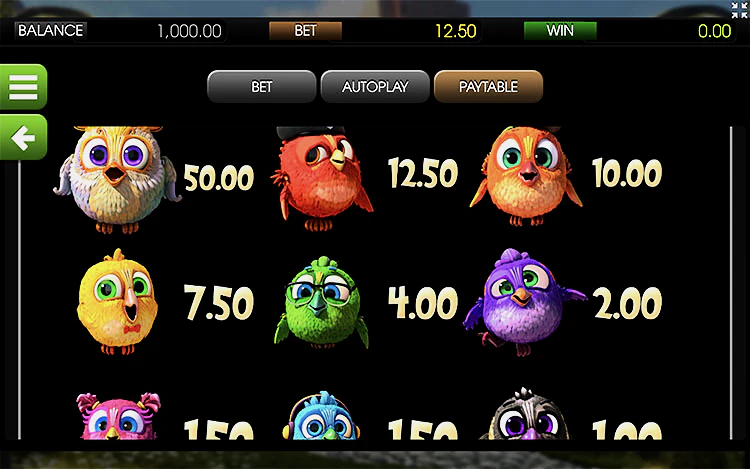Screen dimensions: 750x469
Task: Go back with the green arrow button
Action: tap(22, 137)
